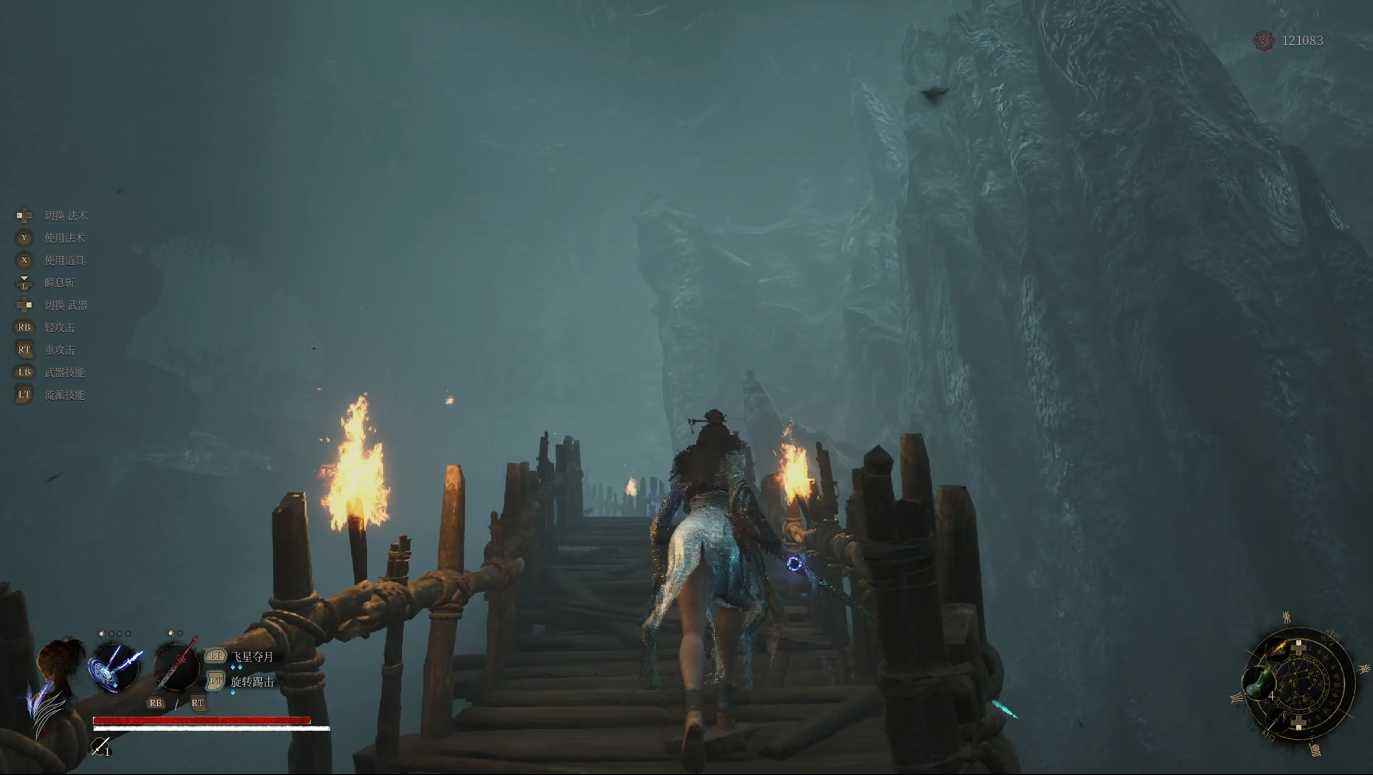
Task: Click the 旋转踢击 skill label
Action: coord(252,681)
